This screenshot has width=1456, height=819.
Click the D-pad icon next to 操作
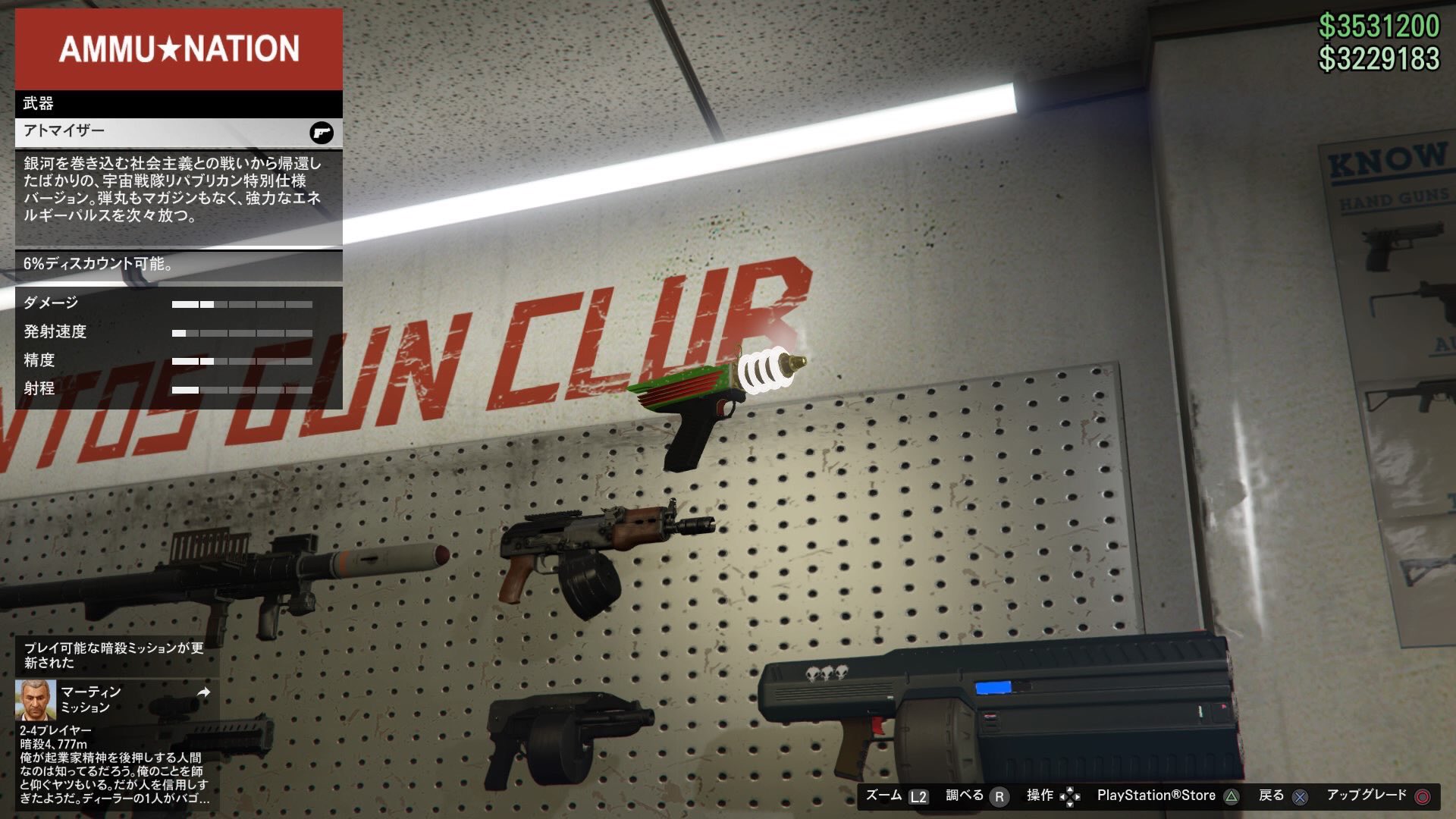tap(1071, 796)
